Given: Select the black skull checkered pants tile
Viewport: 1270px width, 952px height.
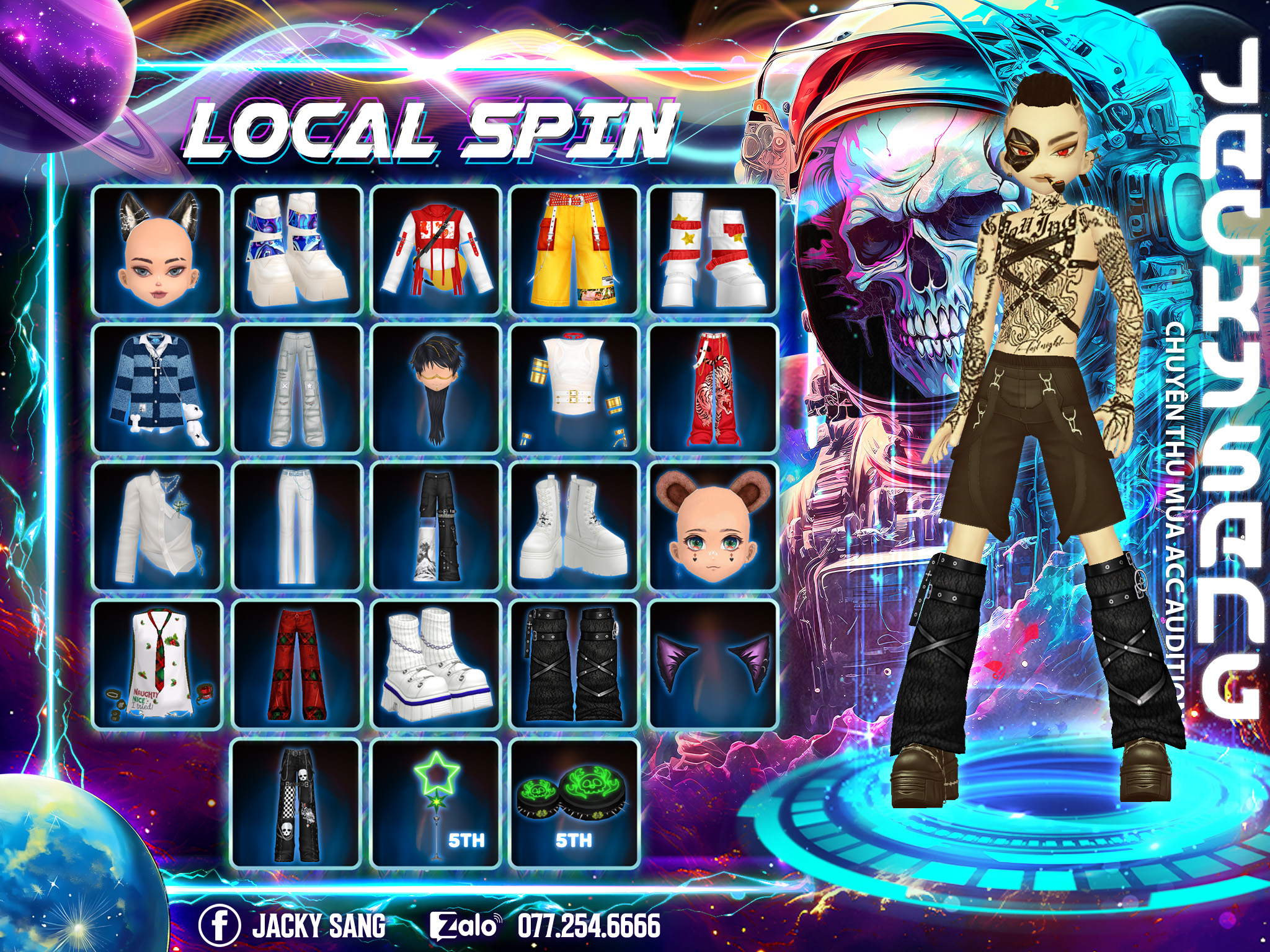Looking at the screenshot, I should coord(297,803).
